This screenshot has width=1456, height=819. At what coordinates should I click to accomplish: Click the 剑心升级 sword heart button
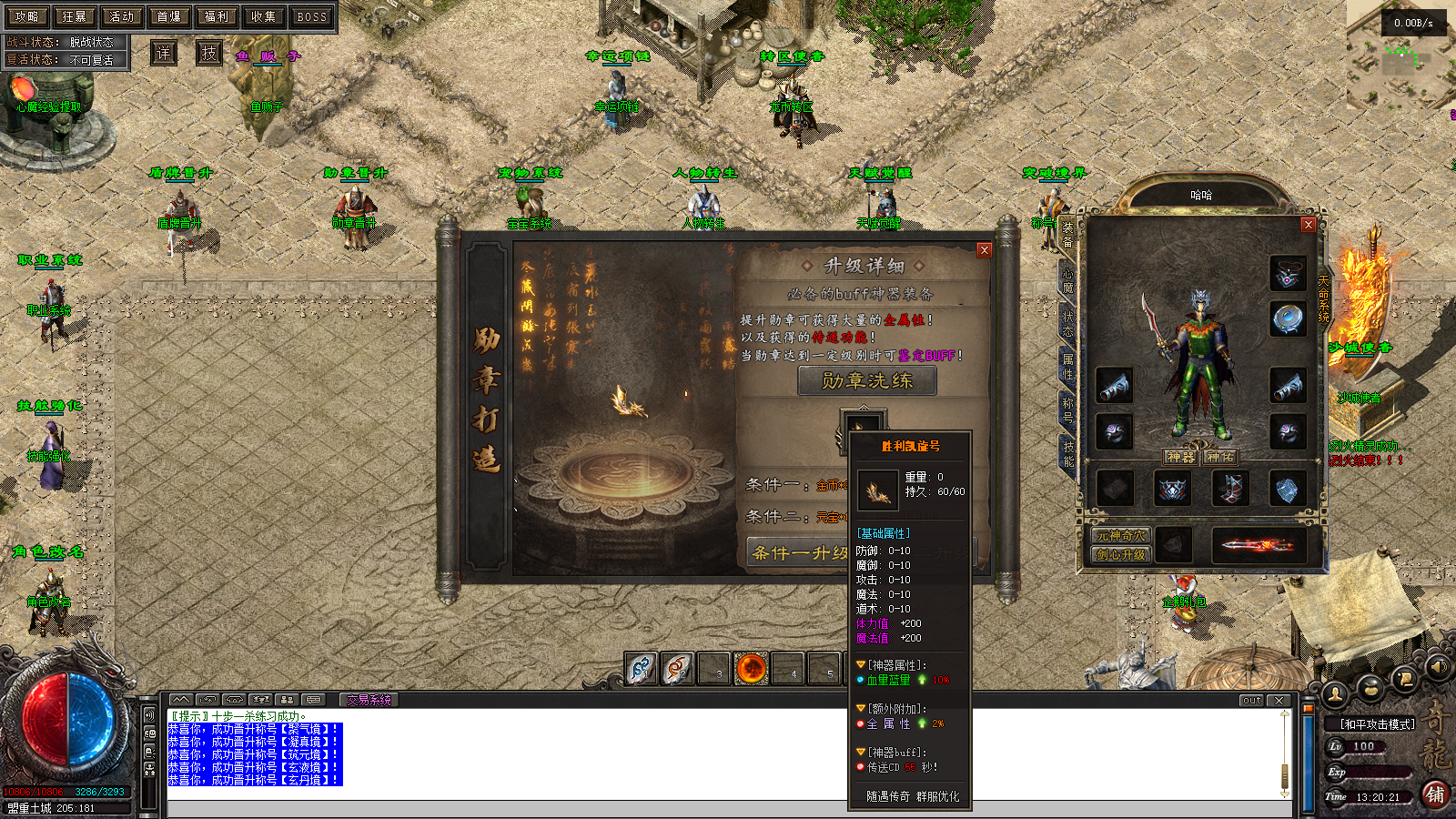coord(1121,554)
